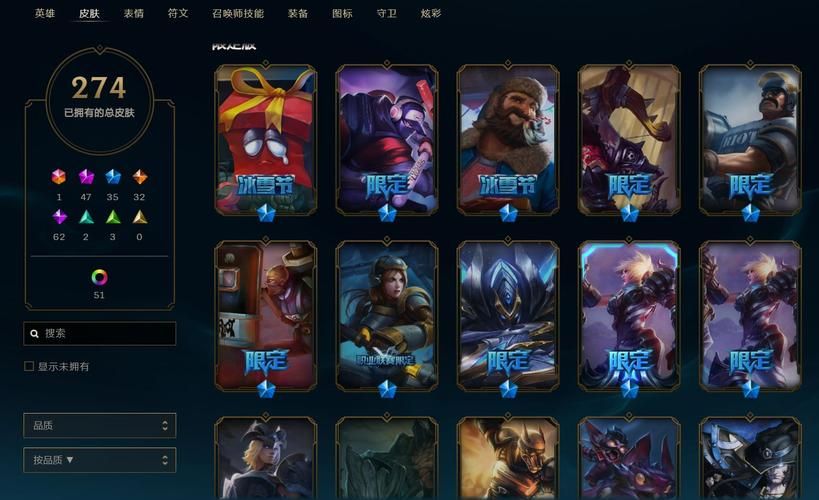Select the mustached riot officer skin card
Image resolution: width=819 pixels, height=500 pixels.
[x=750, y=138]
